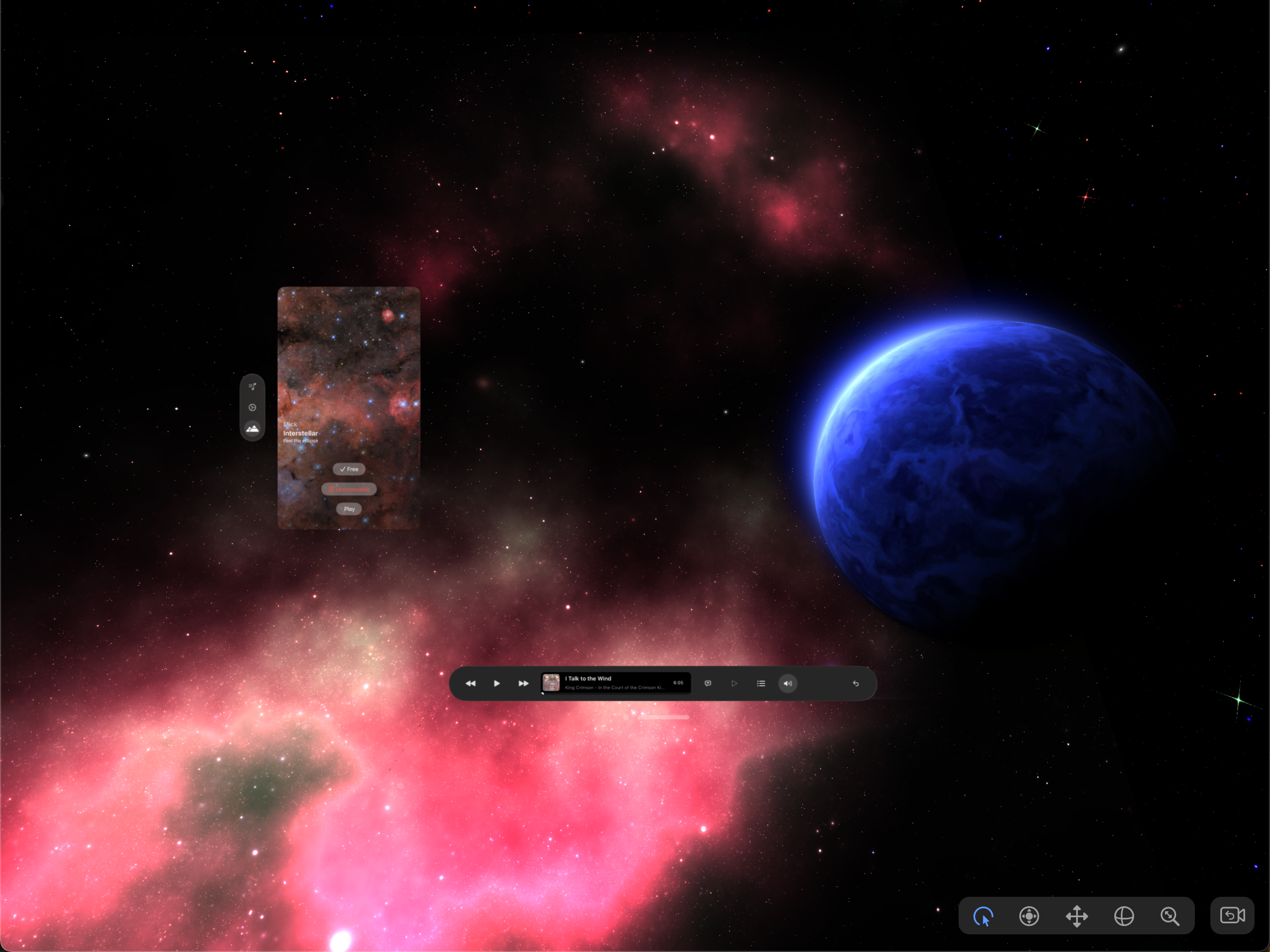Rewind to the previous track
Screen dimensions: 1270x952
point(470,683)
